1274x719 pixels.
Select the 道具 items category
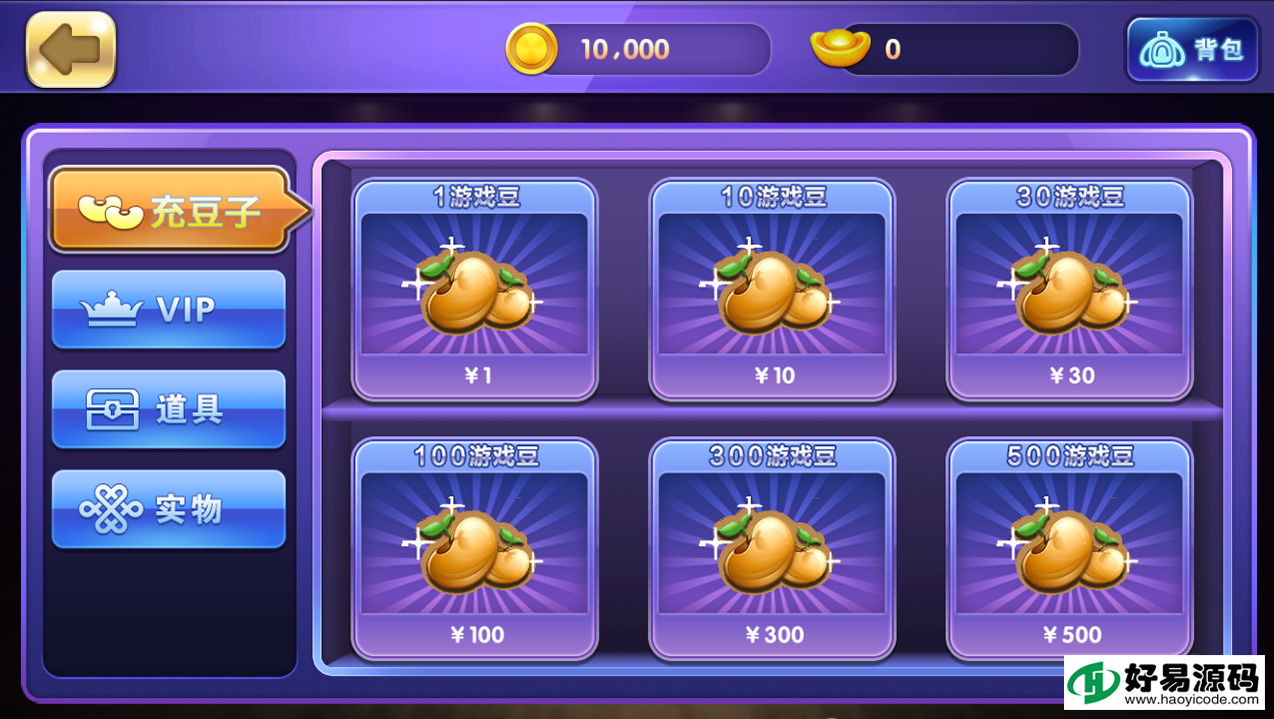point(168,410)
